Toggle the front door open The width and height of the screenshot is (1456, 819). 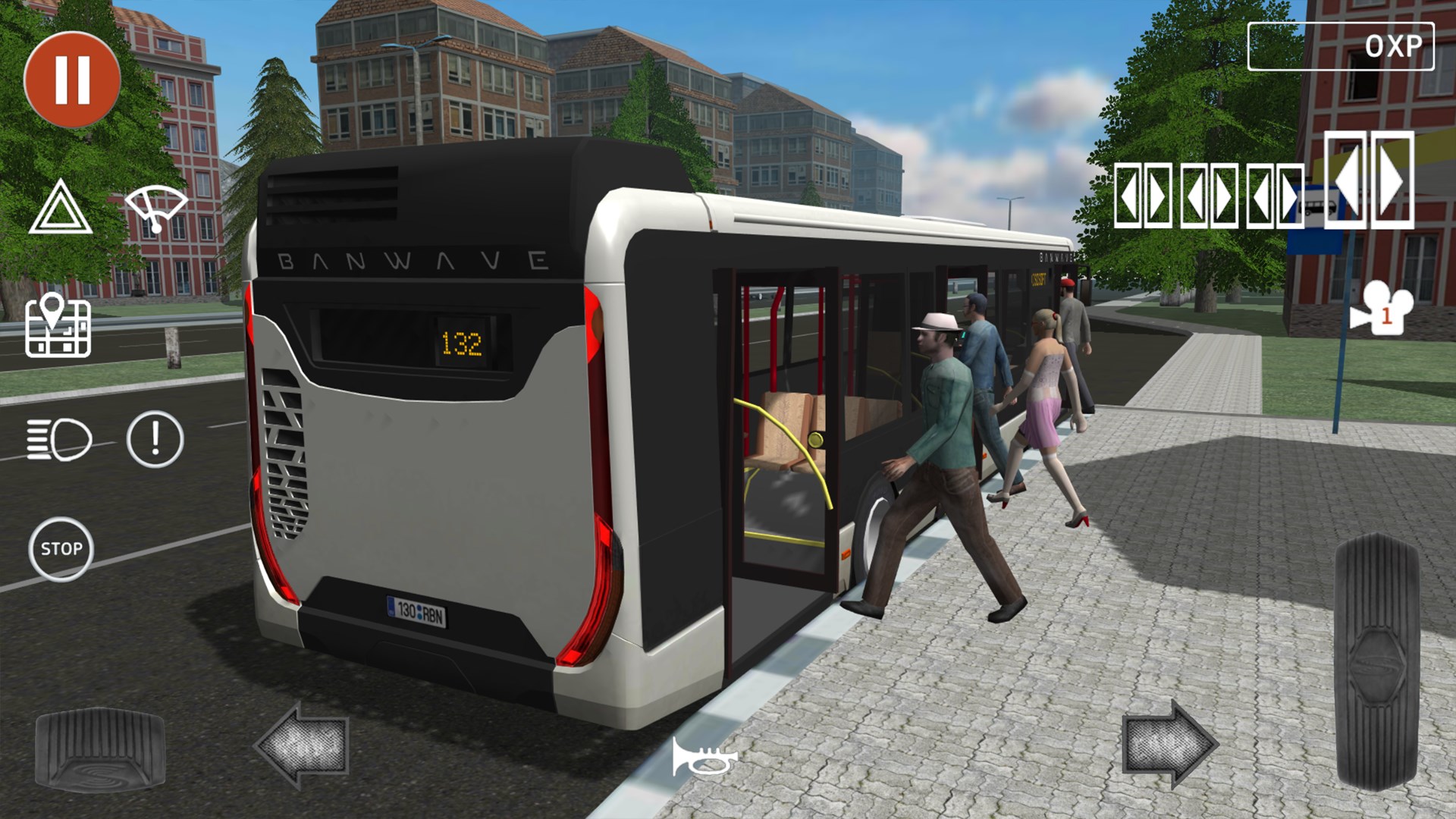[1142, 196]
